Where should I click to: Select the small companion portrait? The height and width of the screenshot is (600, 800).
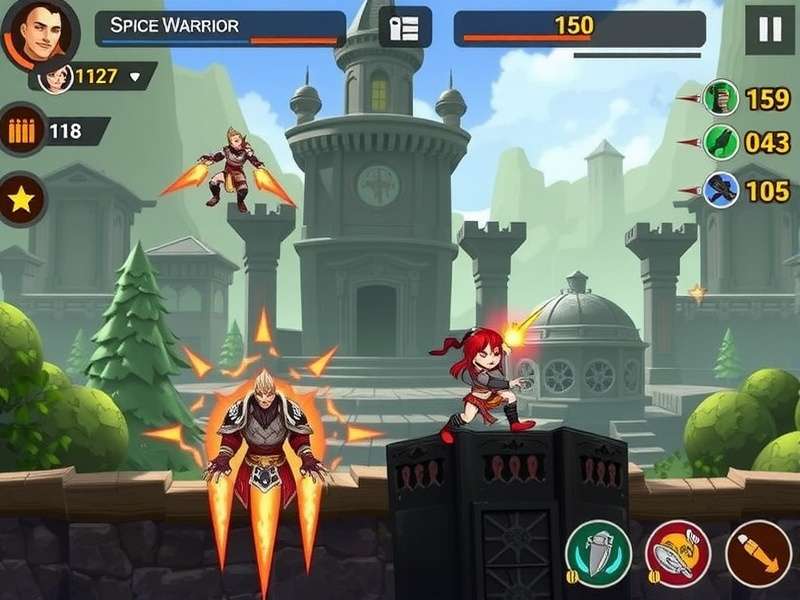click(56, 76)
